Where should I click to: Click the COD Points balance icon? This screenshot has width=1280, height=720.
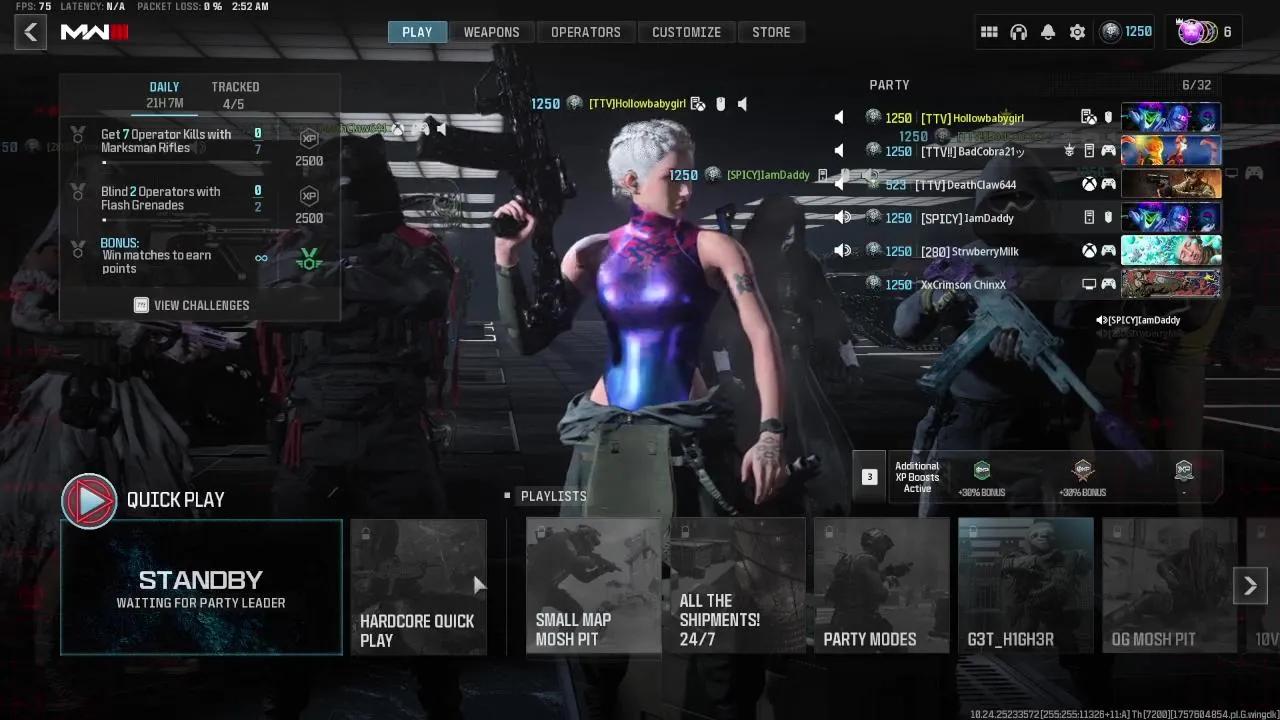click(1110, 31)
